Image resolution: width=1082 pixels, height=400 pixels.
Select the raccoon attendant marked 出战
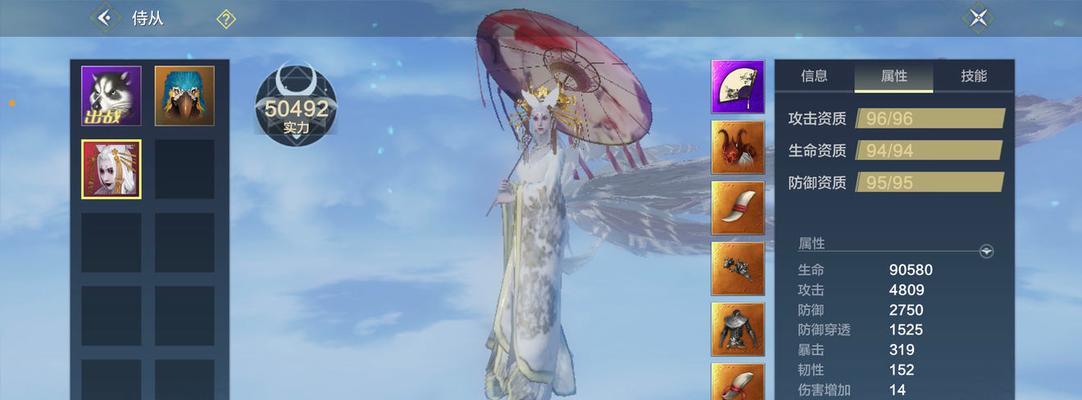pos(111,96)
